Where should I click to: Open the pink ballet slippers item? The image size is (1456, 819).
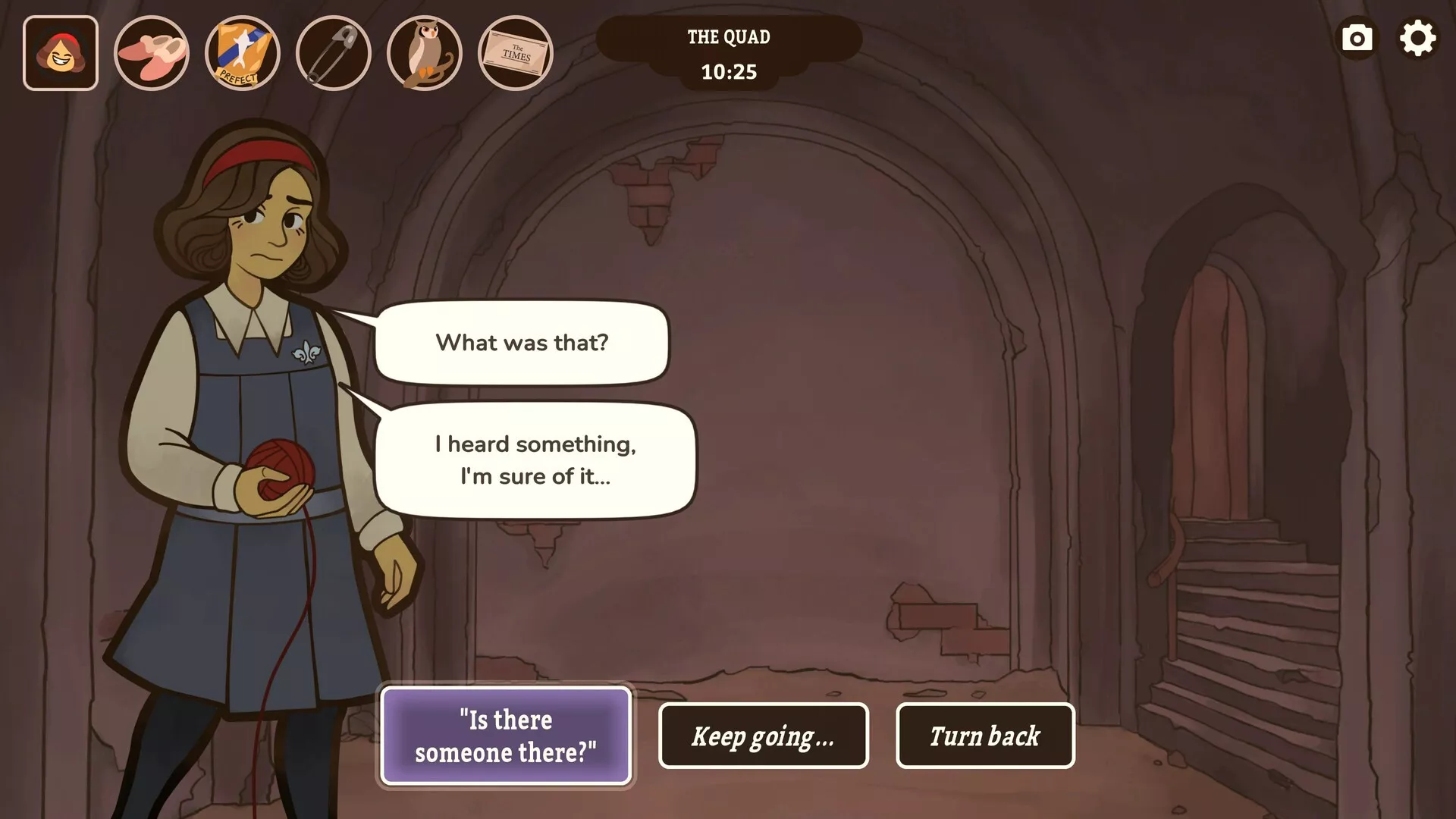click(x=152, y=53)
